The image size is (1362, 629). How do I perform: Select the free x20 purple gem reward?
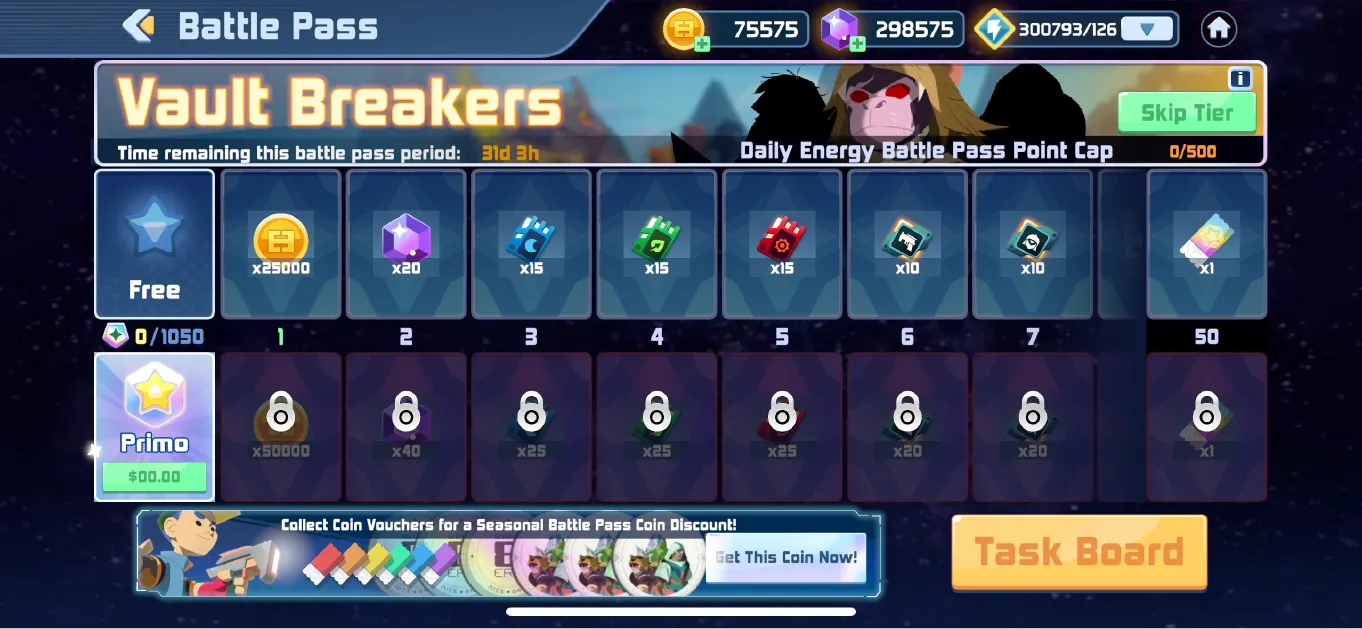[x=406, y=244]
